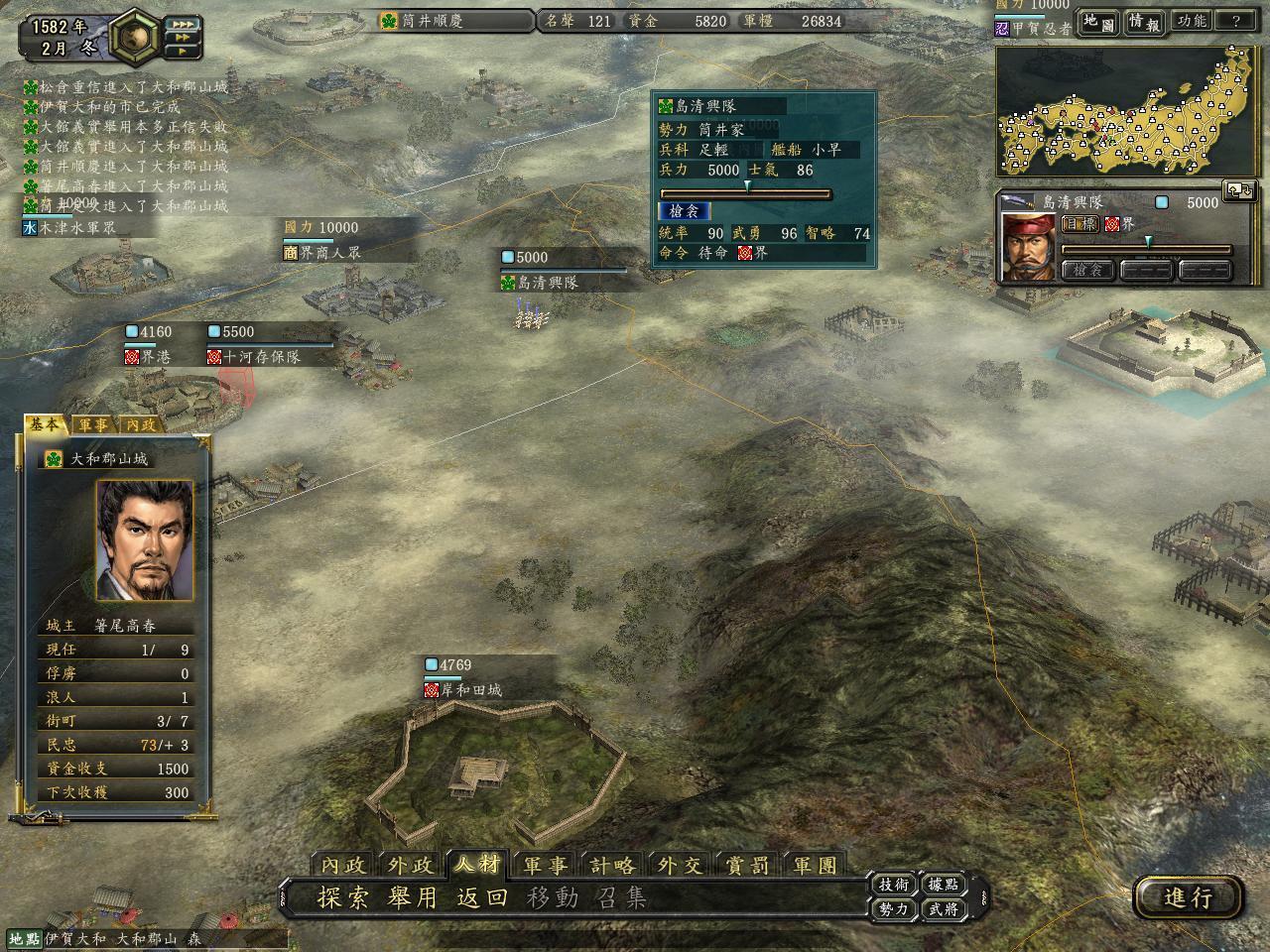Open the 內政 command menu

343,865
